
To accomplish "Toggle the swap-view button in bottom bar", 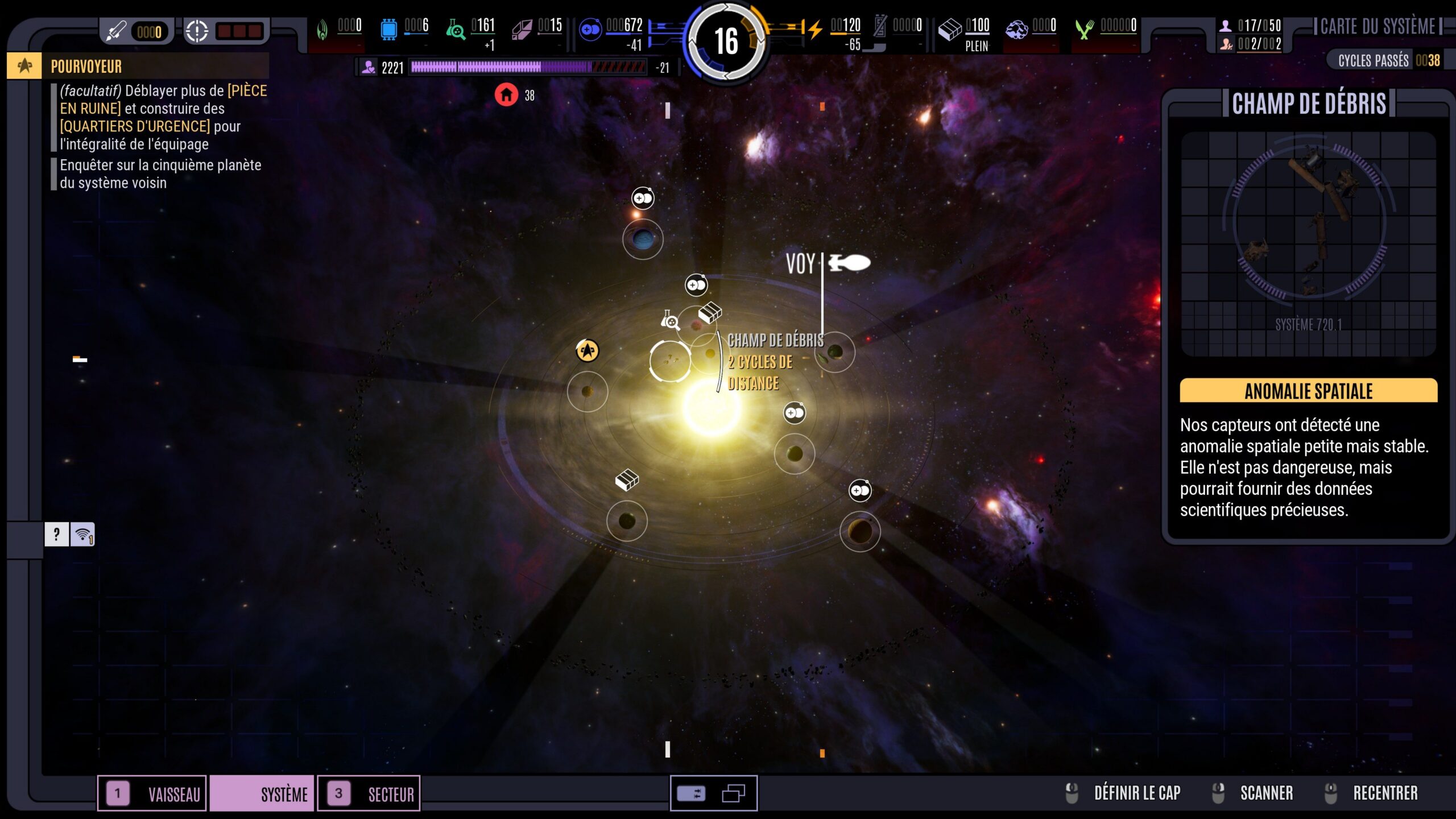I will click(x=692, y=793).
